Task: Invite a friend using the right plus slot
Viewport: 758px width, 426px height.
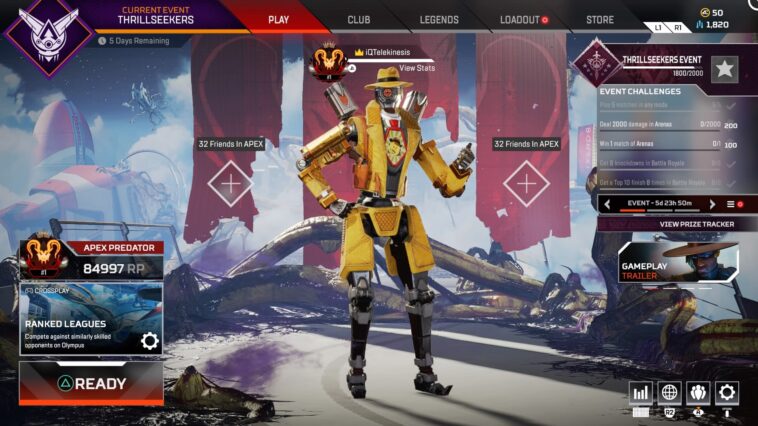Action: (526, 184)
